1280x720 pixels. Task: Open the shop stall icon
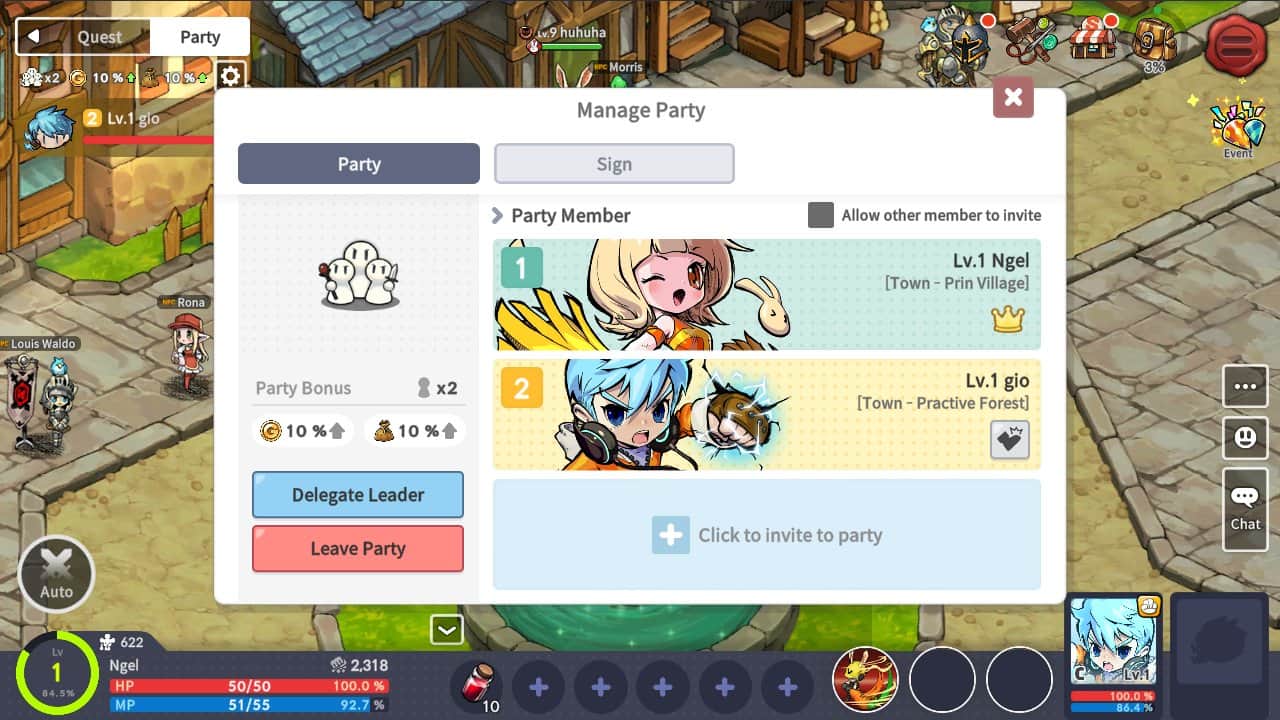[1092, 40]
